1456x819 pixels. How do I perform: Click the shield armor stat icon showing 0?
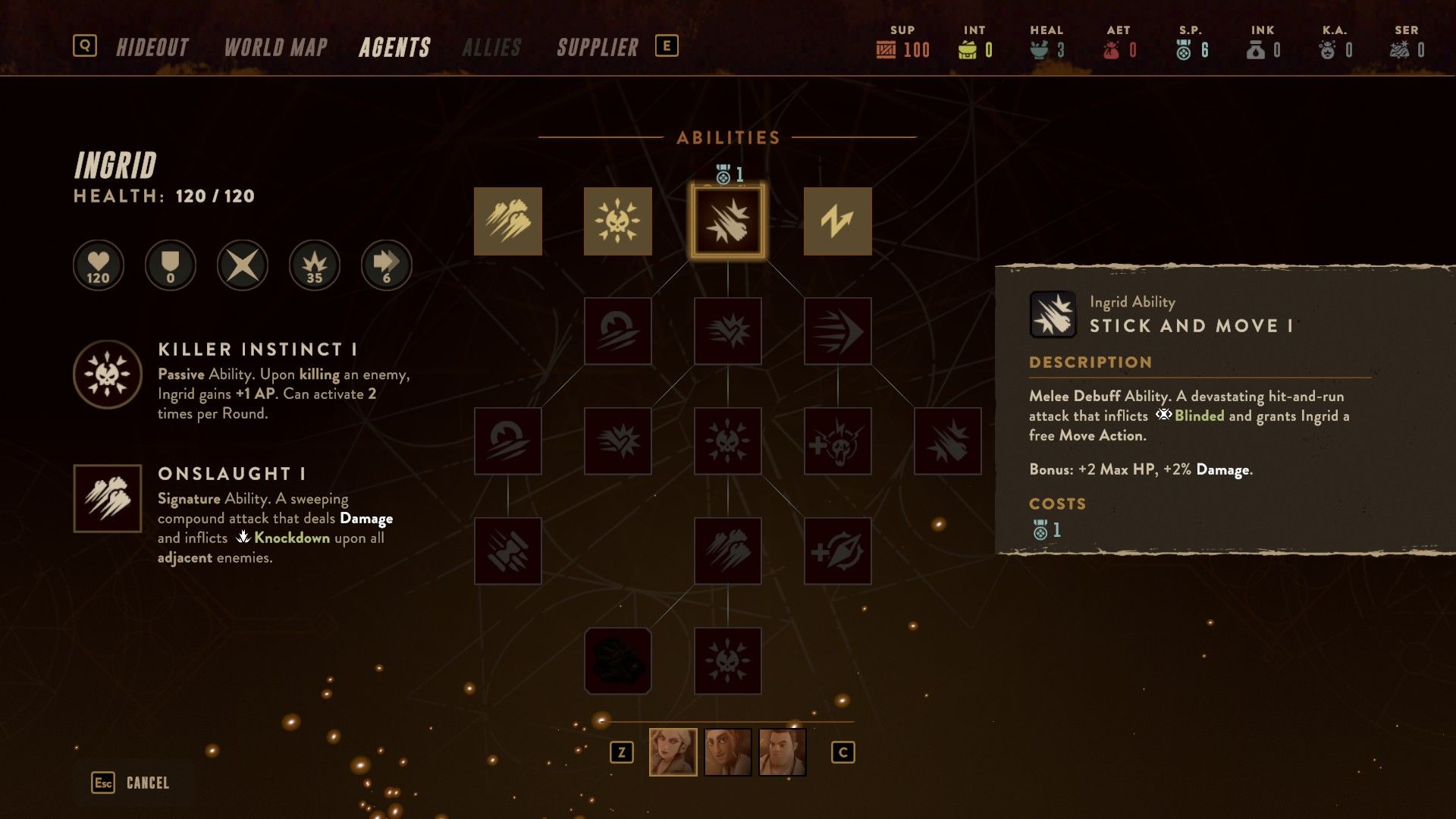[x=170, y=265]
